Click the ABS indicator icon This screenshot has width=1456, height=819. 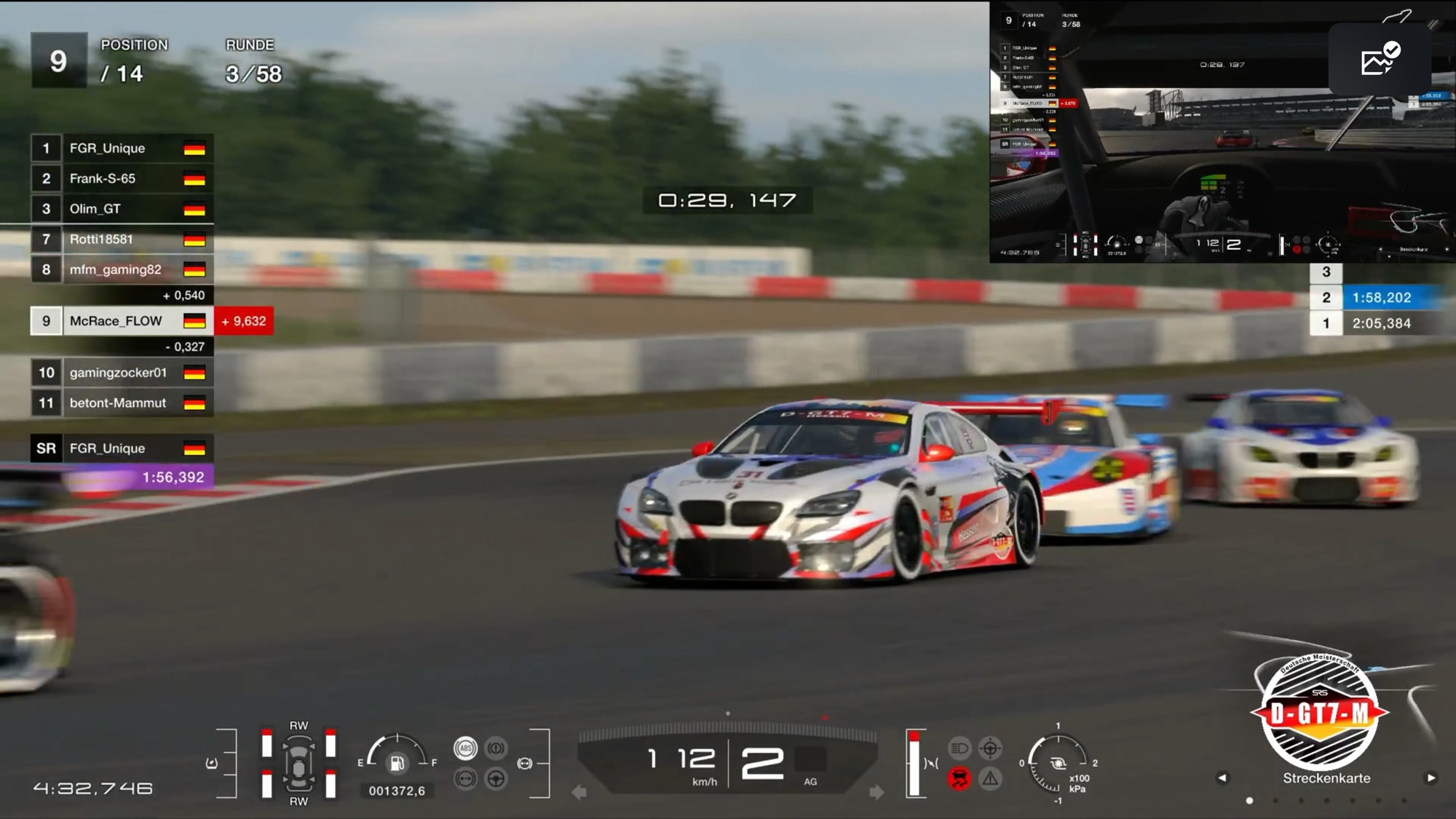pos(465,748)
